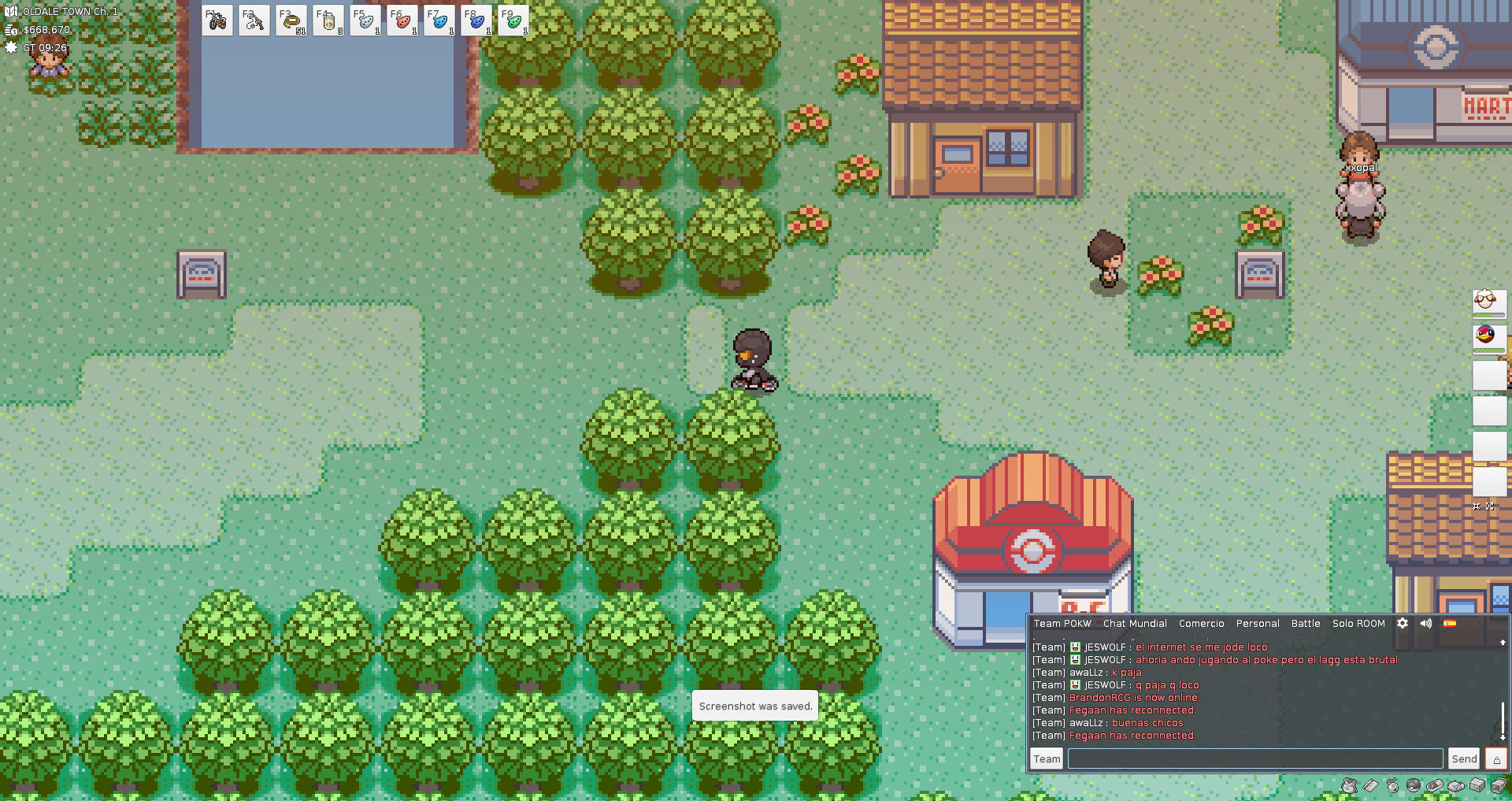Click the chat message input field
1512x801 pixels.
pyautogui.click(x=1255, y=758)
